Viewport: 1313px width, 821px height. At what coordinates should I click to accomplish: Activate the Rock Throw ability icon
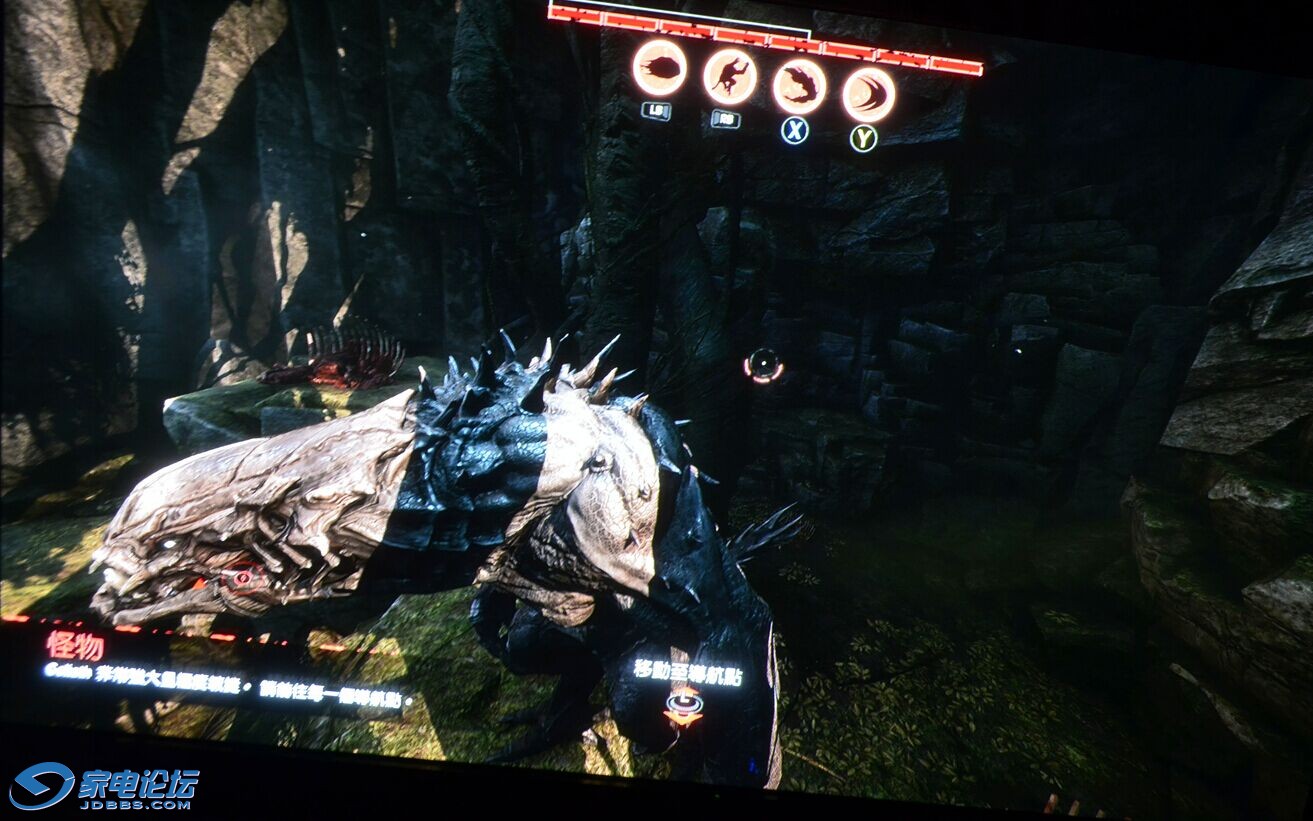659,67
